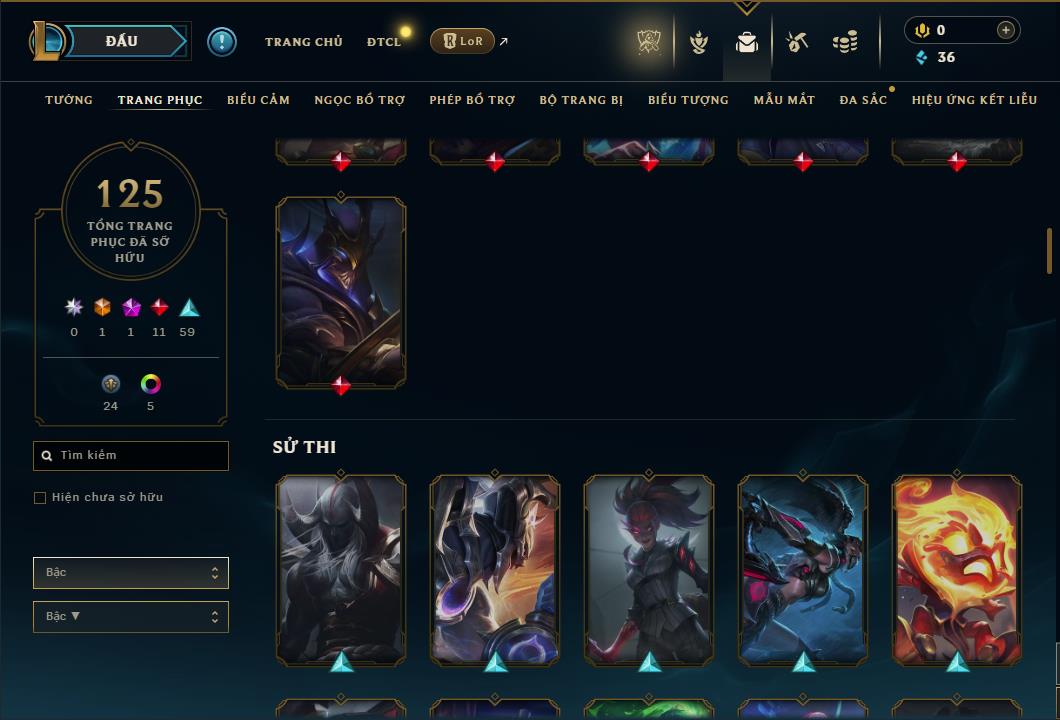
Task: Switch to the MẪU MẮT tab
Action: tap(784, 100)
